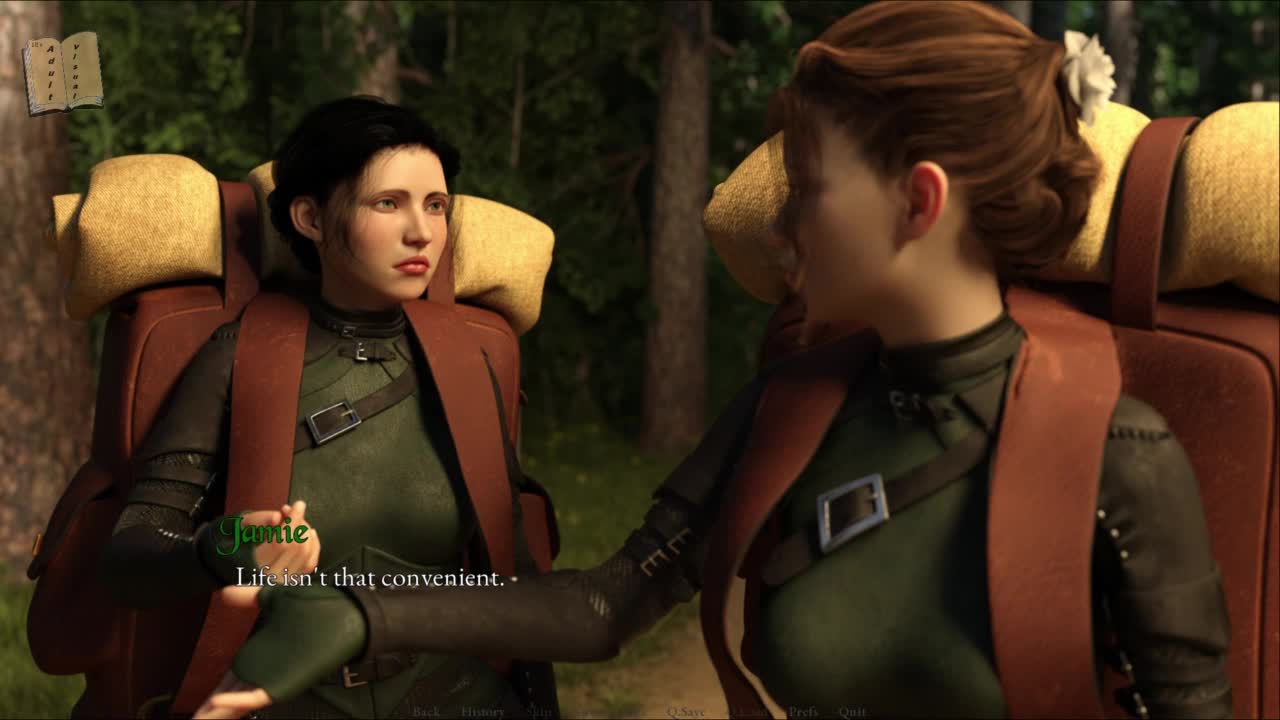Quit the game via Quit
The width and height of the screenshot is (1280, 720).
(852, 712)
